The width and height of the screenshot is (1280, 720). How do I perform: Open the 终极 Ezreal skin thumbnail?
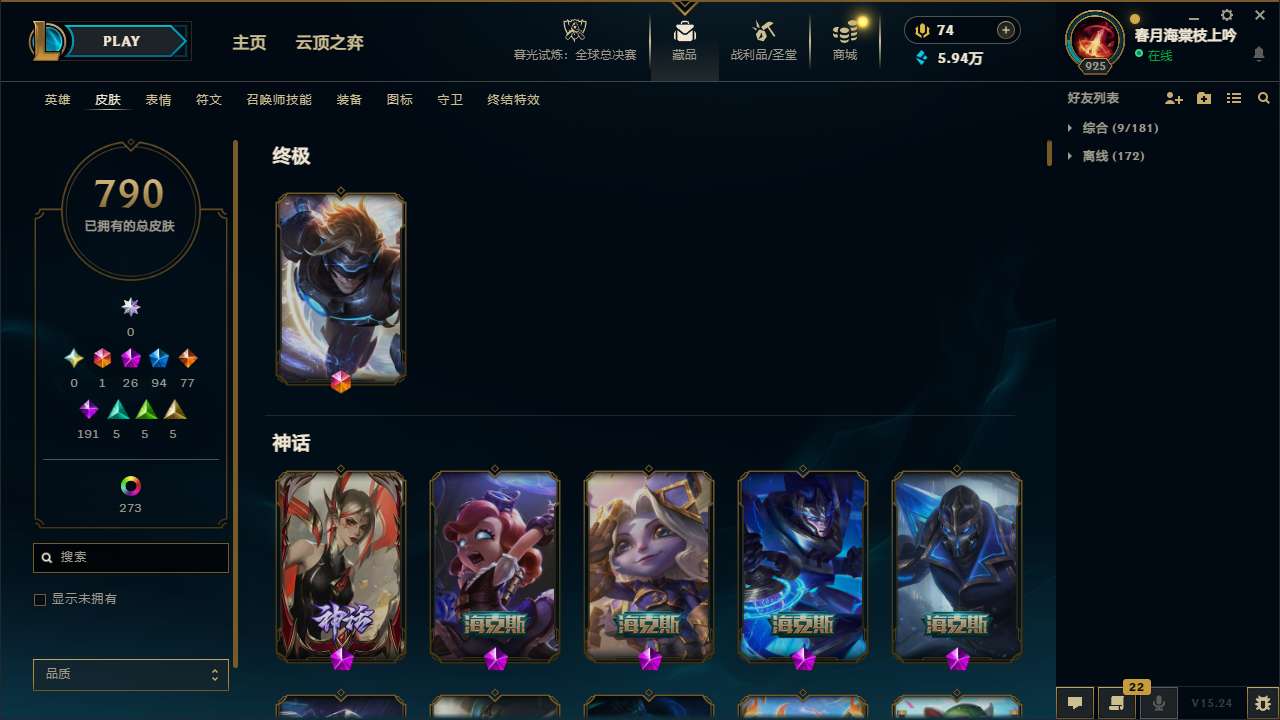pos(340,288)
